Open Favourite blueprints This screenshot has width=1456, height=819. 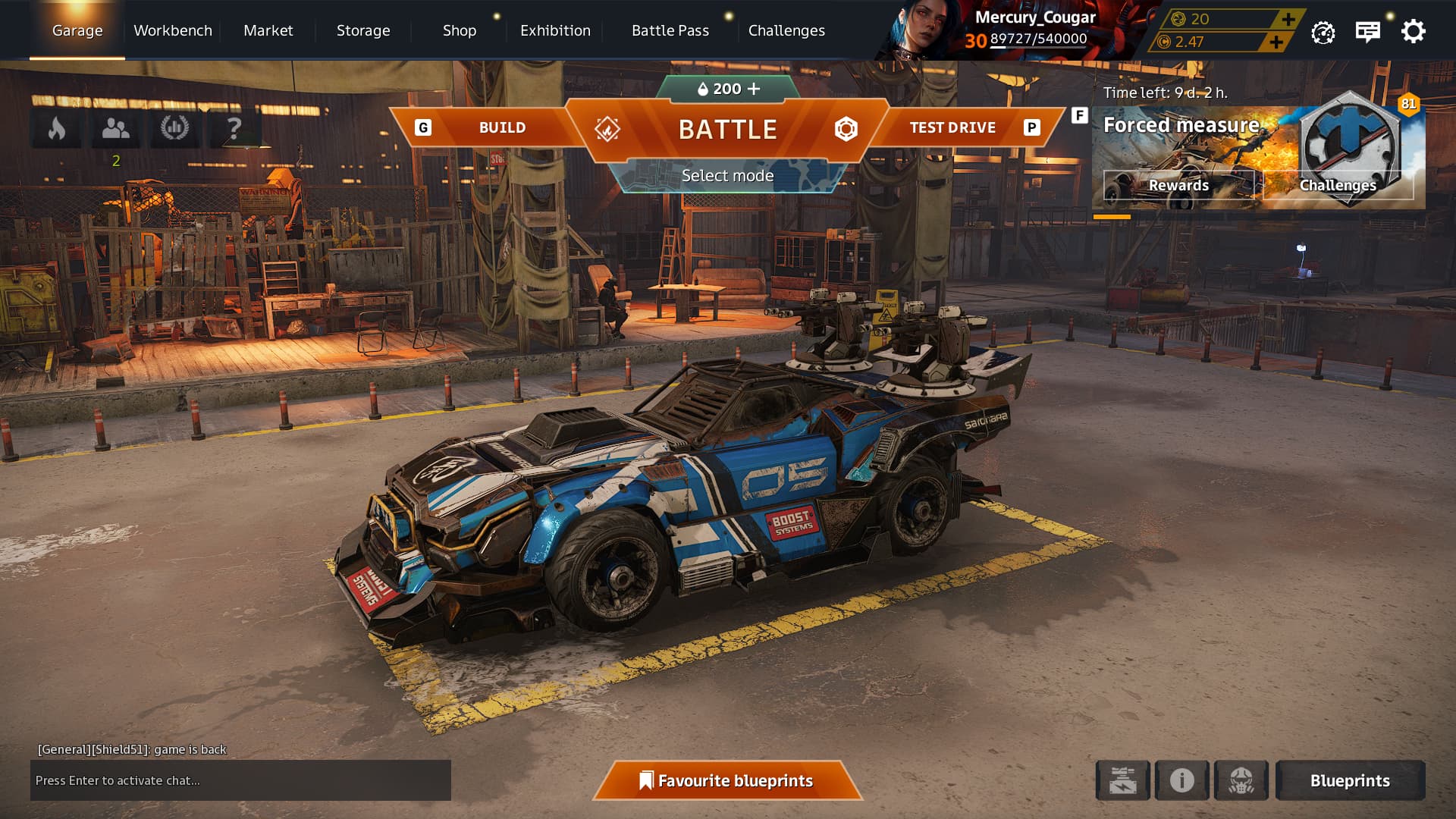(727, 780)
